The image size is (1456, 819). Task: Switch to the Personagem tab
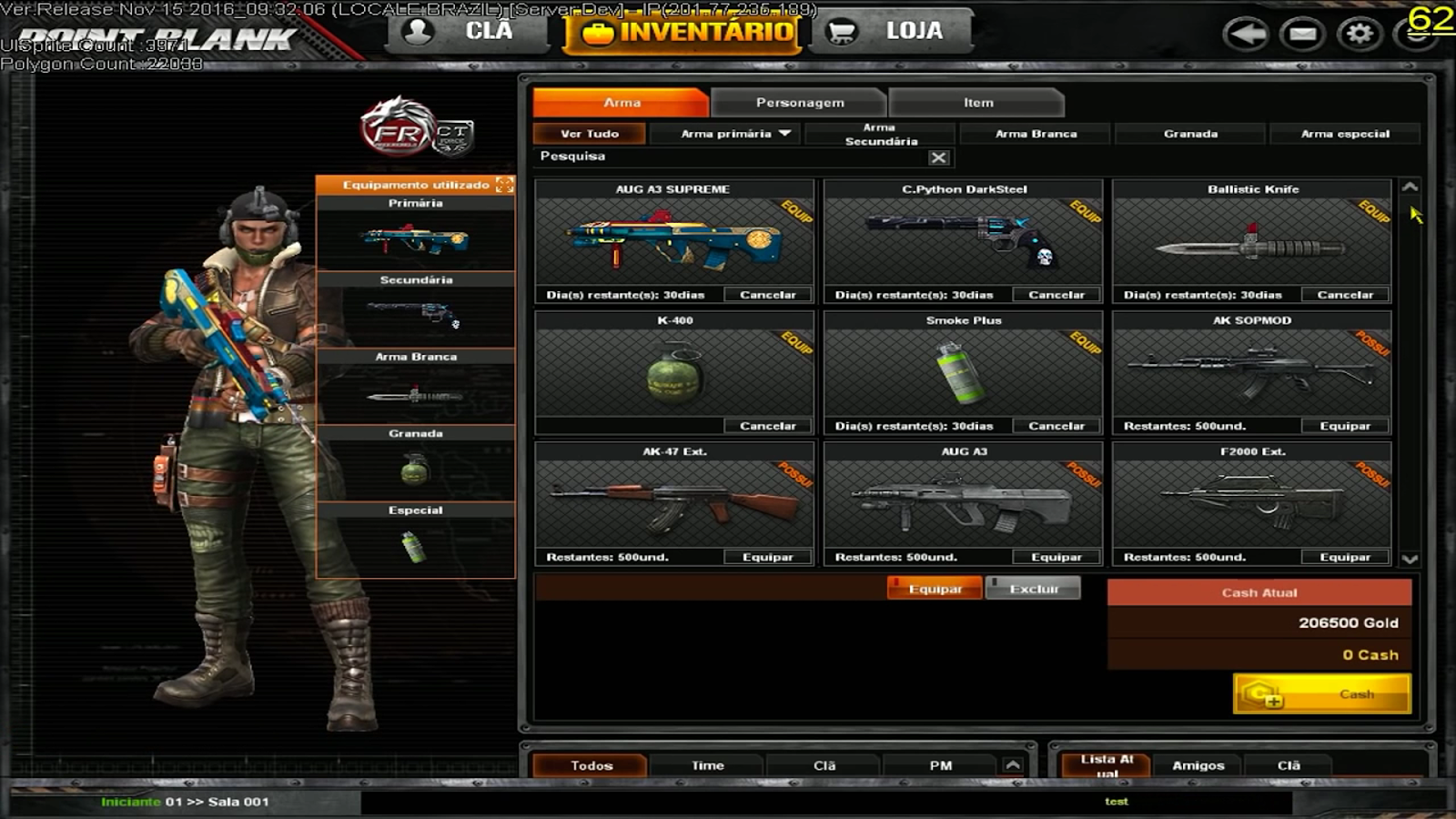tap(799, 102)
